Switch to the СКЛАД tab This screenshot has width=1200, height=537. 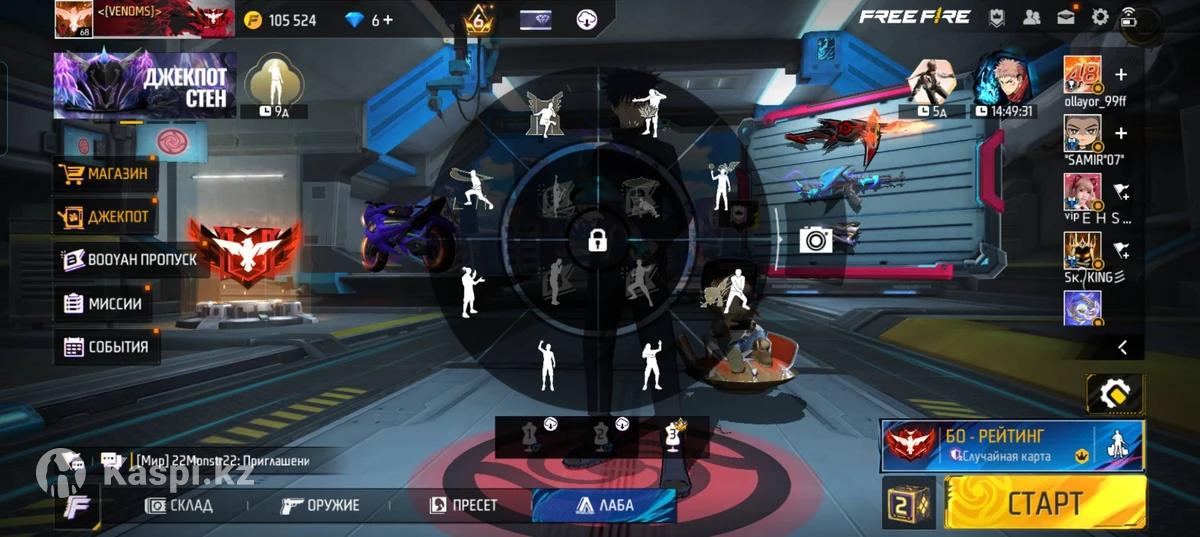point(180,505)
